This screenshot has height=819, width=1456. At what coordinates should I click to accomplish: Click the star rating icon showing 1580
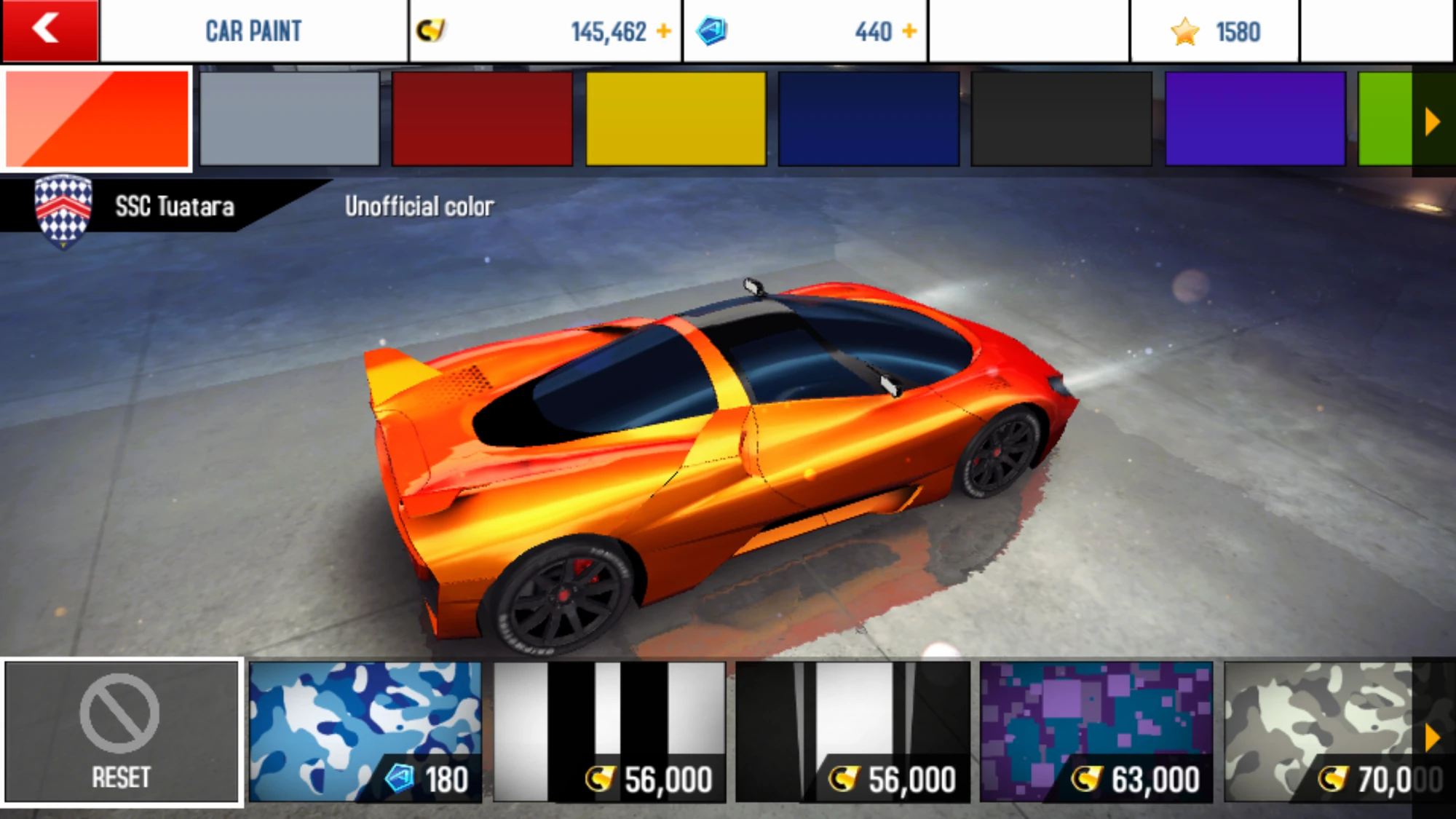tap(1186, 30)
